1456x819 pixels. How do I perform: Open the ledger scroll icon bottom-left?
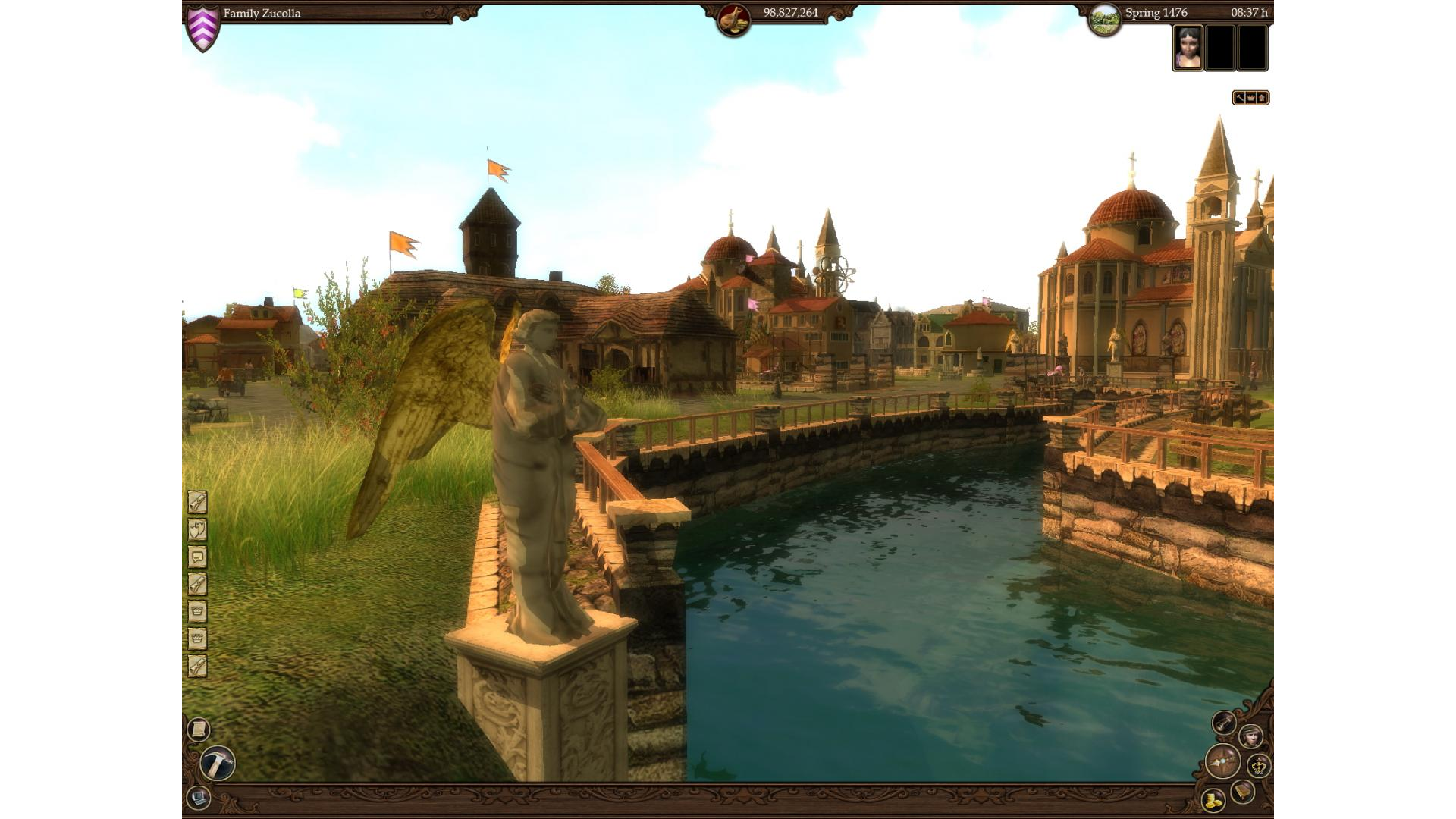[198, 728]
